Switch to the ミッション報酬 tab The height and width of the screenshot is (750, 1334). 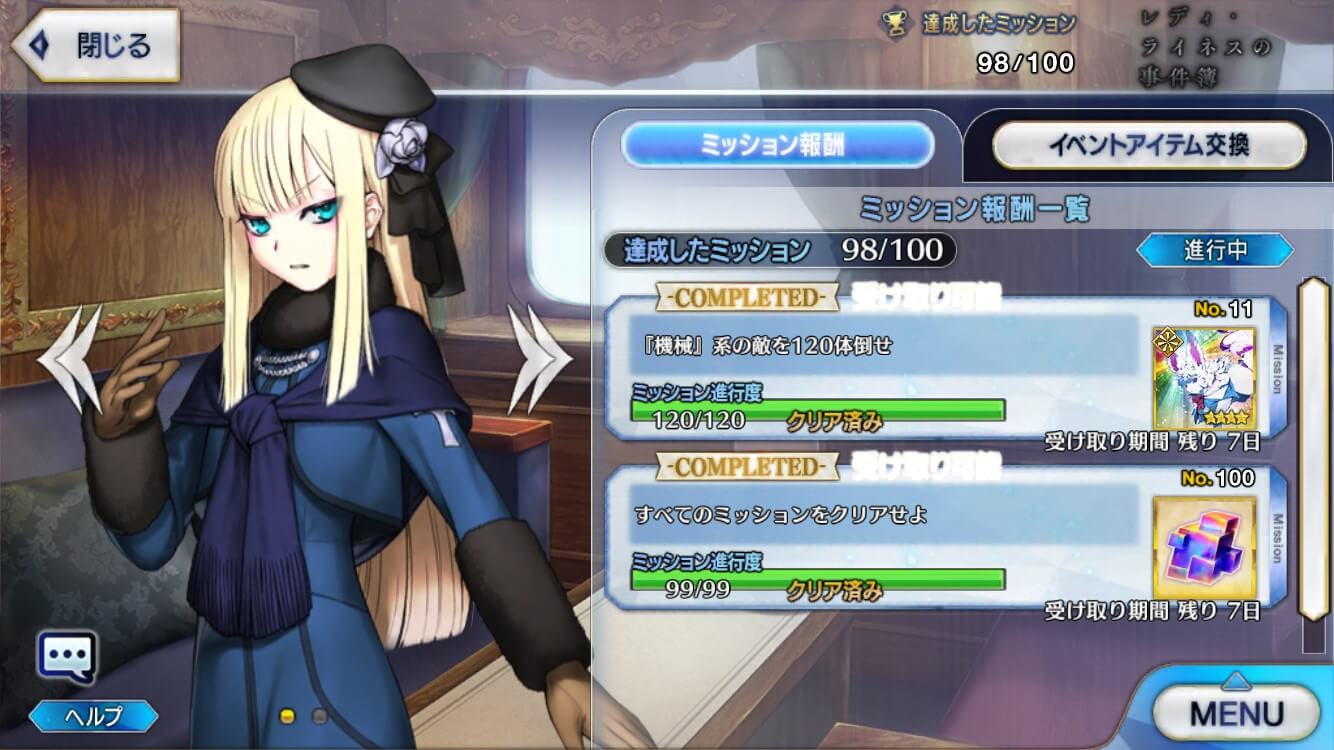tap(777, 145)
